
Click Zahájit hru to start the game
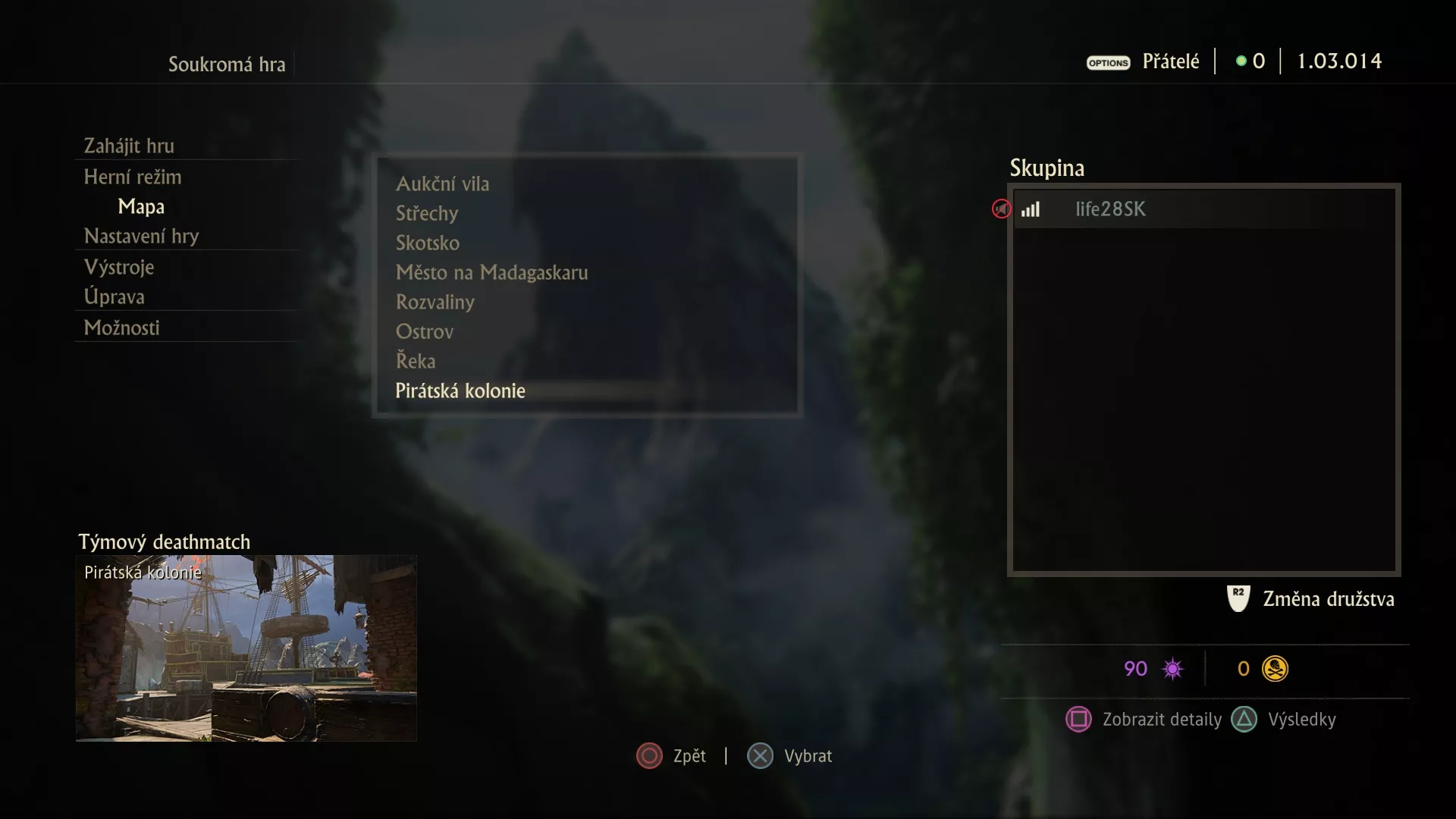(130, 146)
